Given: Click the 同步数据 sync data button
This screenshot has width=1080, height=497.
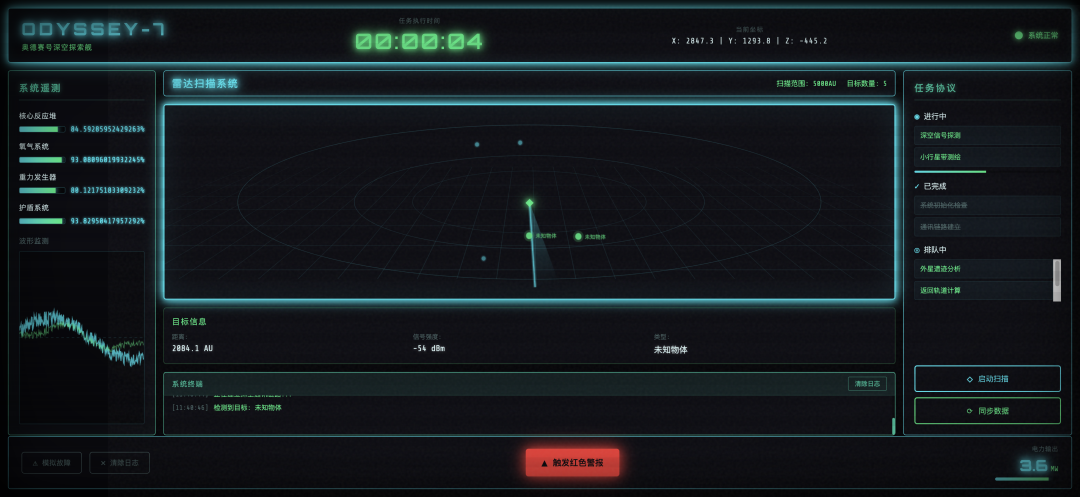Looking at the screenshot, I should (x=987, y=411).
